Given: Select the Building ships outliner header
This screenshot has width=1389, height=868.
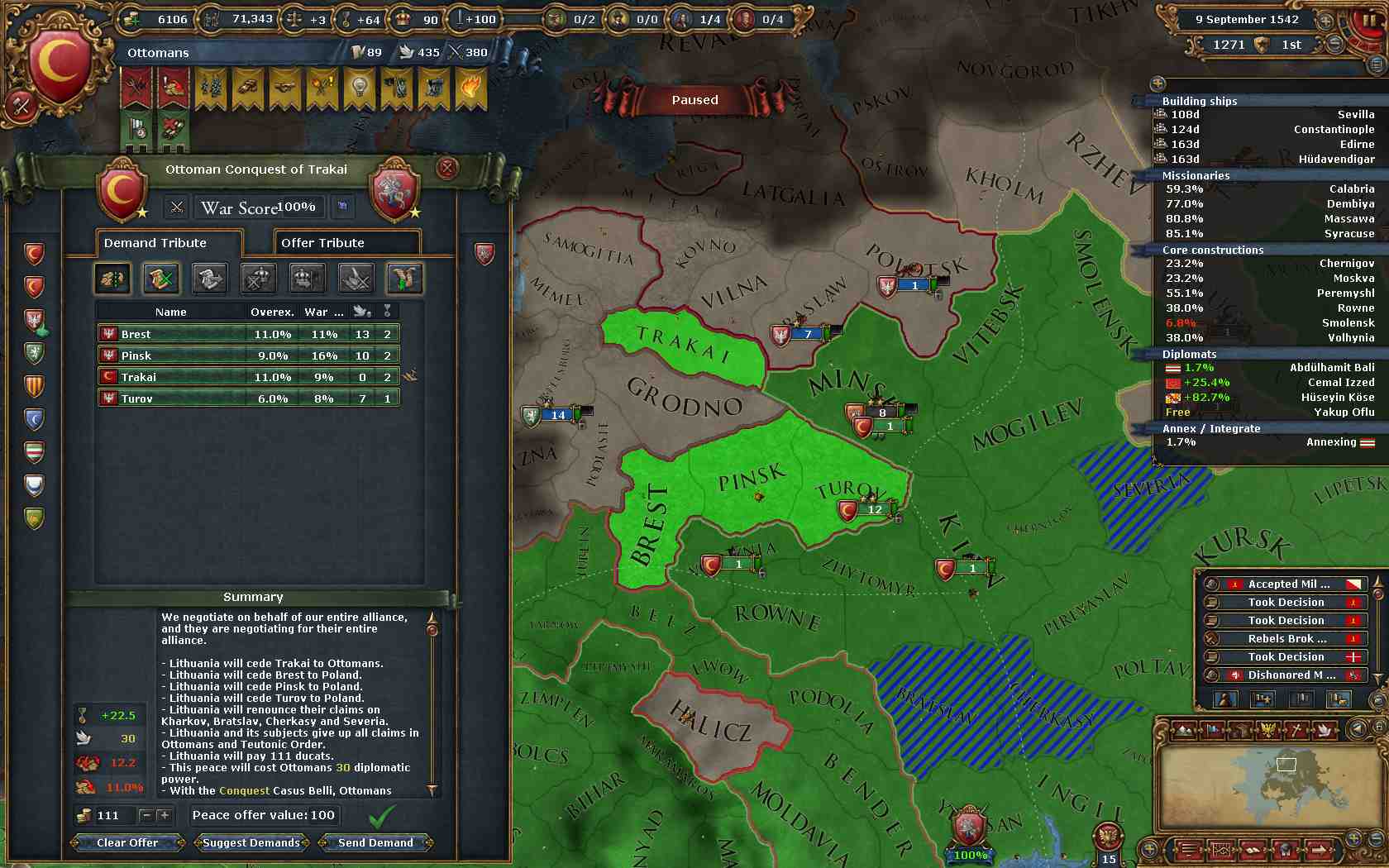Looking at the screenshot, I should pos(1200,101).
